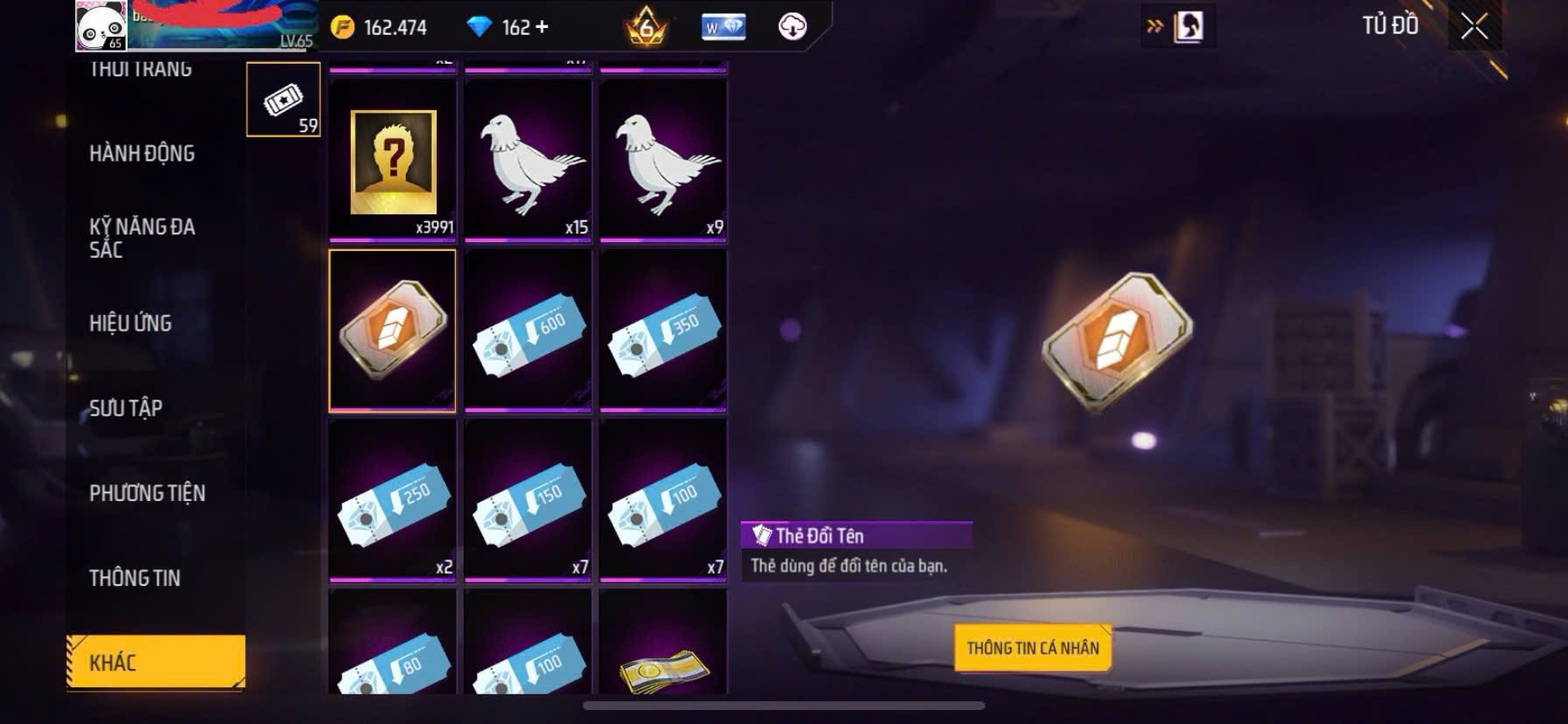The width and height of the screenshot is (1568, 724).
Task: Open the cloud download icon
Action: 792,27
